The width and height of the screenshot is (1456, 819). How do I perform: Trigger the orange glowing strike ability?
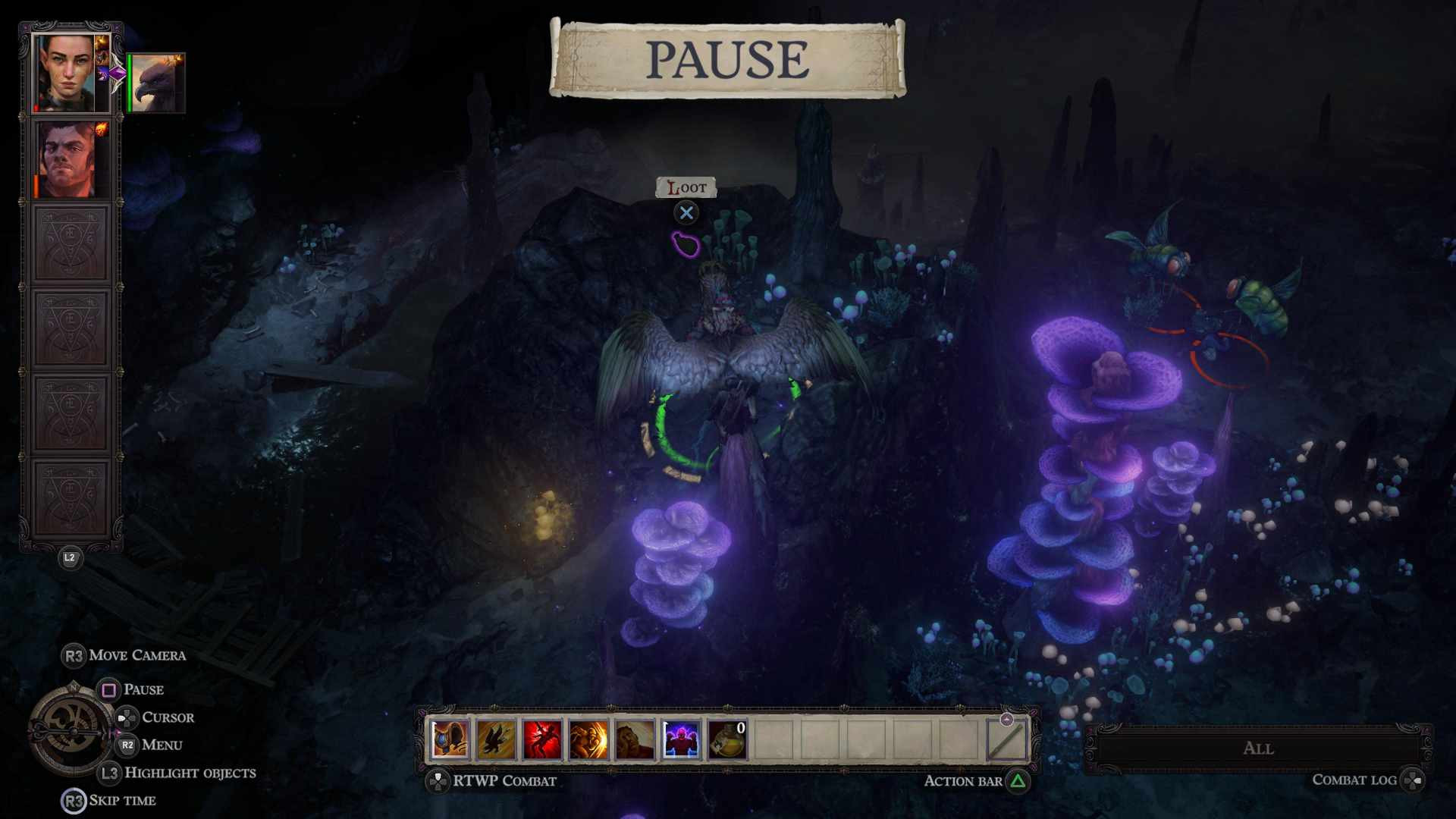pos(588,739)
